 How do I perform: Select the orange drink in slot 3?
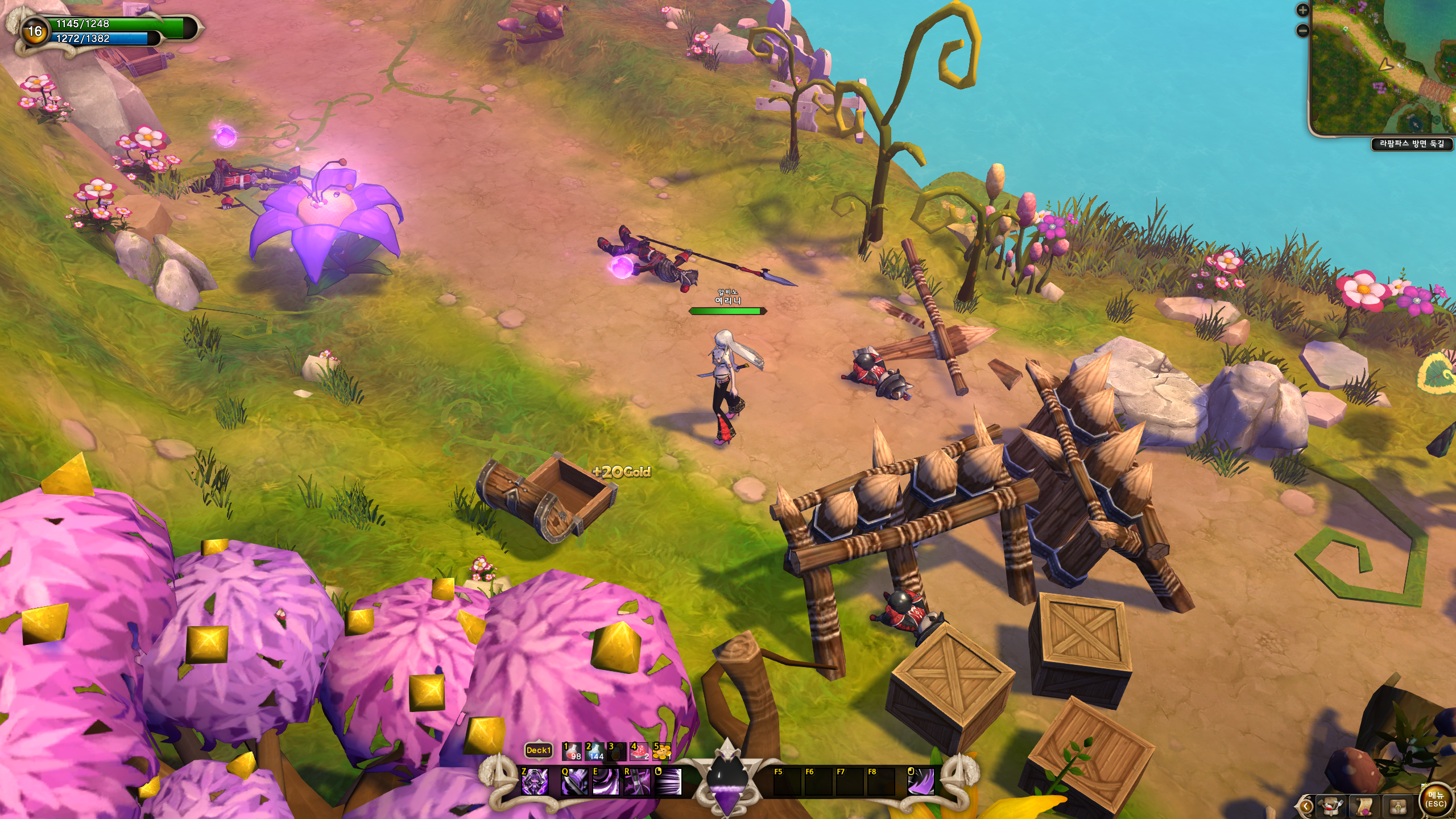pyautogui.click(x=617, y=751)
